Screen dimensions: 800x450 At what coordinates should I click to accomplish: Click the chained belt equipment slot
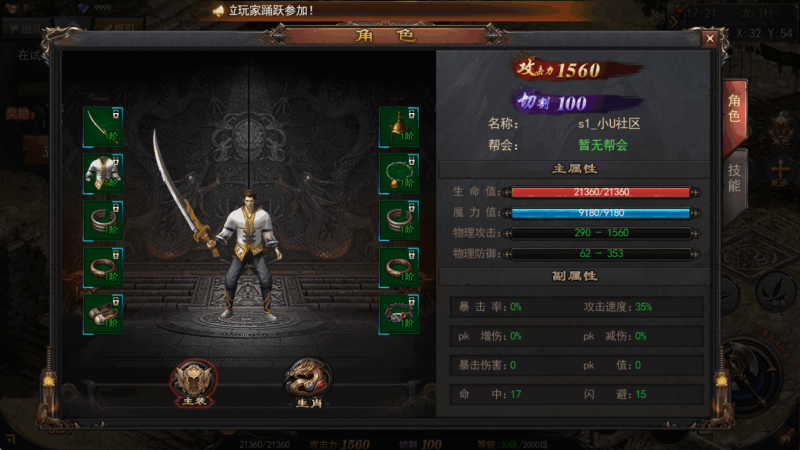click(399, 313)
